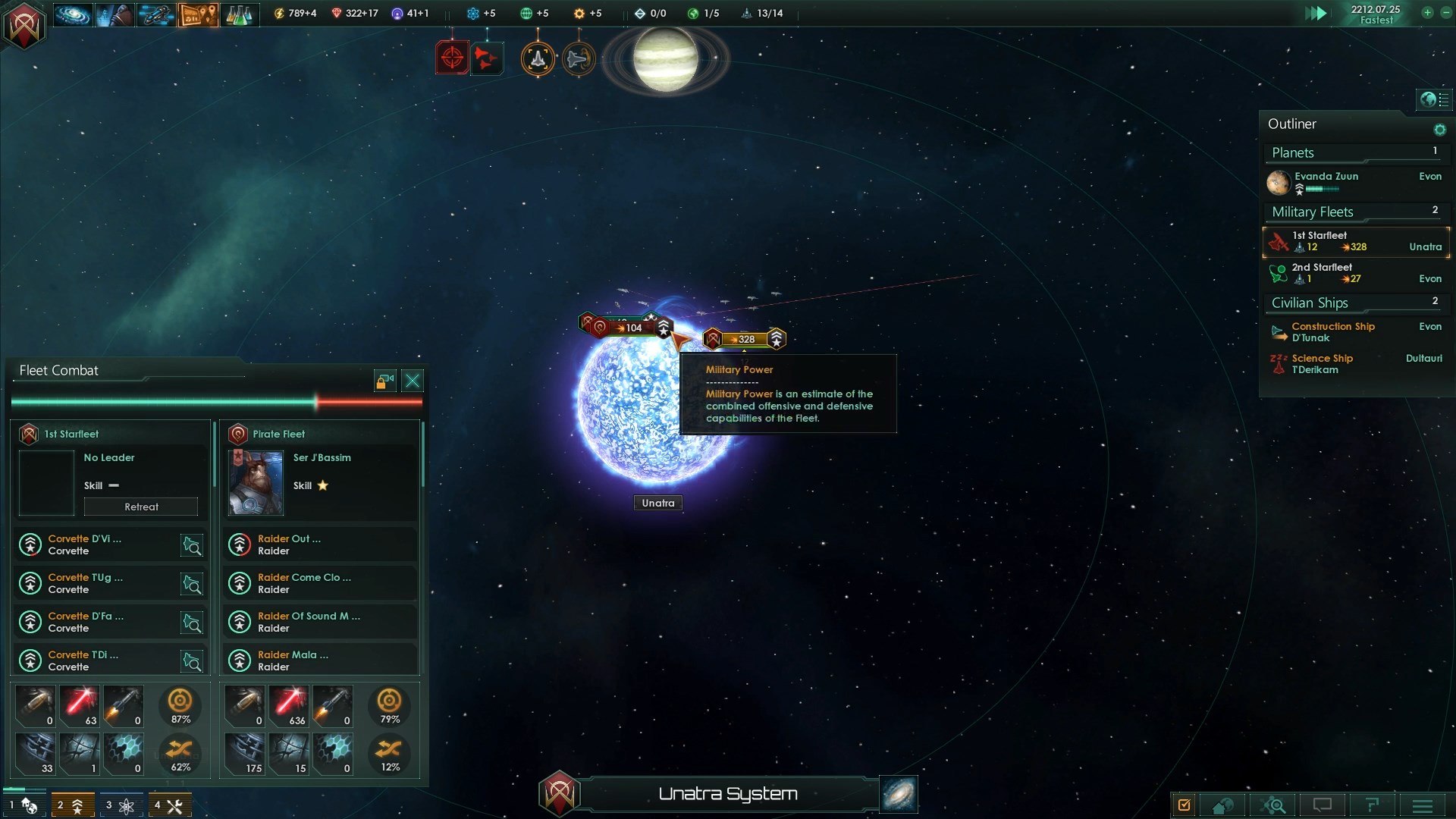
Task: Order 1st Starfleet to Retreat
Action: (141, 507)
